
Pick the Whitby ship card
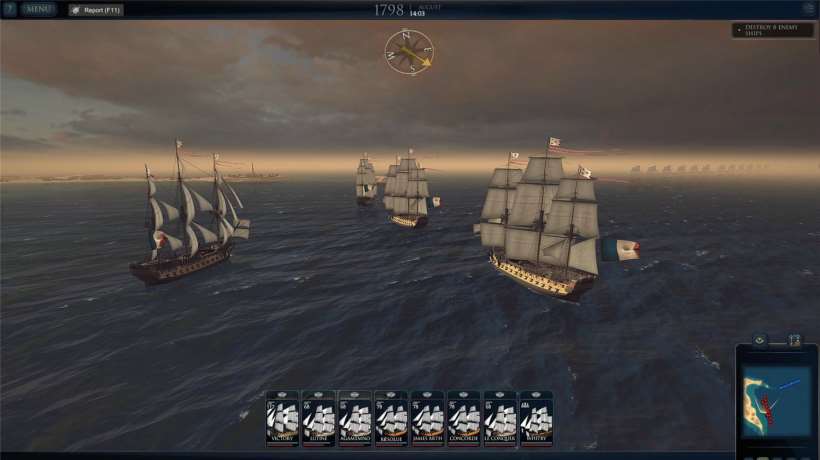[x=536, y=418]
